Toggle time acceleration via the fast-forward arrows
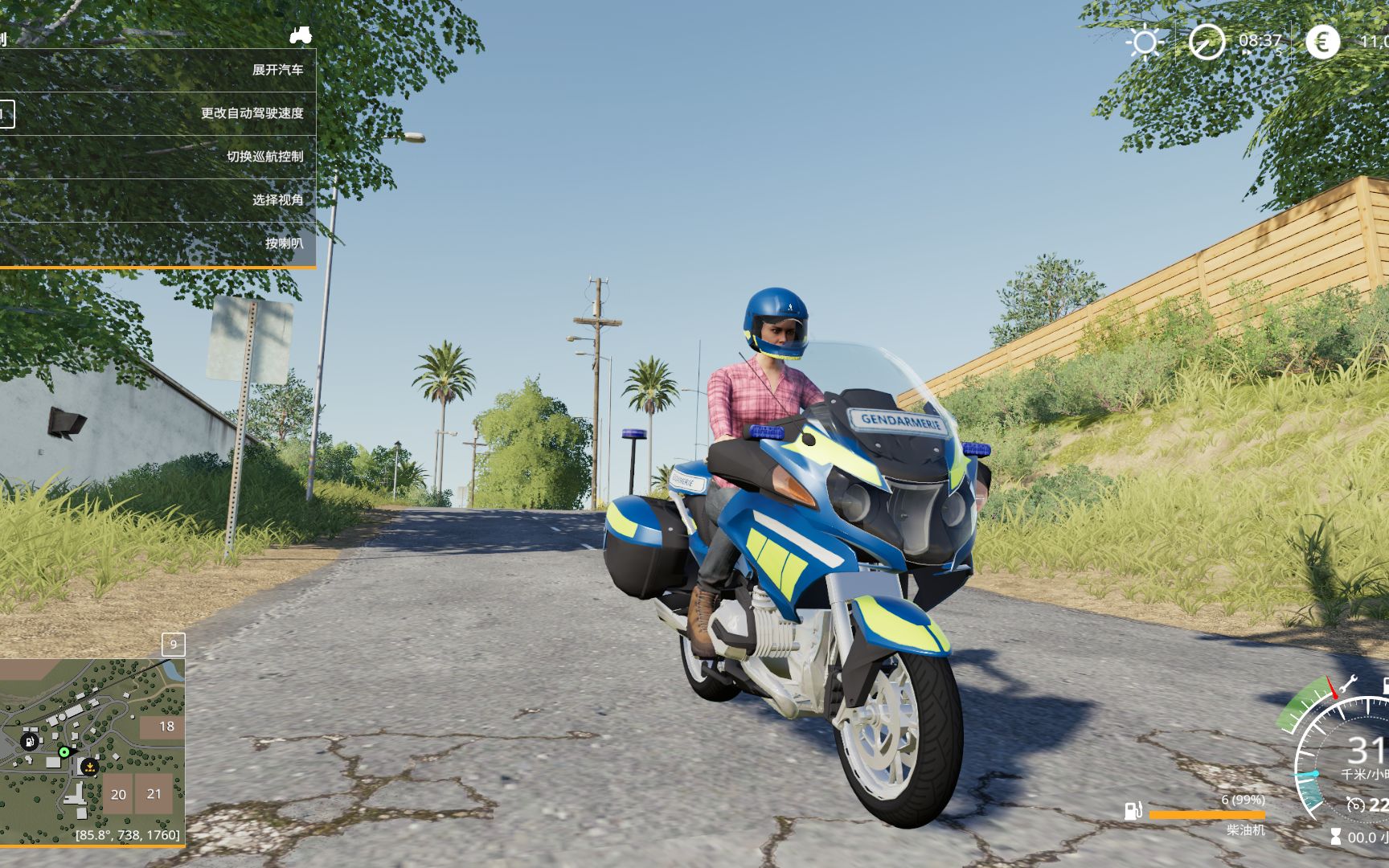Image resolution: width=1389 pixels, height=868 pixels. [1248, 52]
